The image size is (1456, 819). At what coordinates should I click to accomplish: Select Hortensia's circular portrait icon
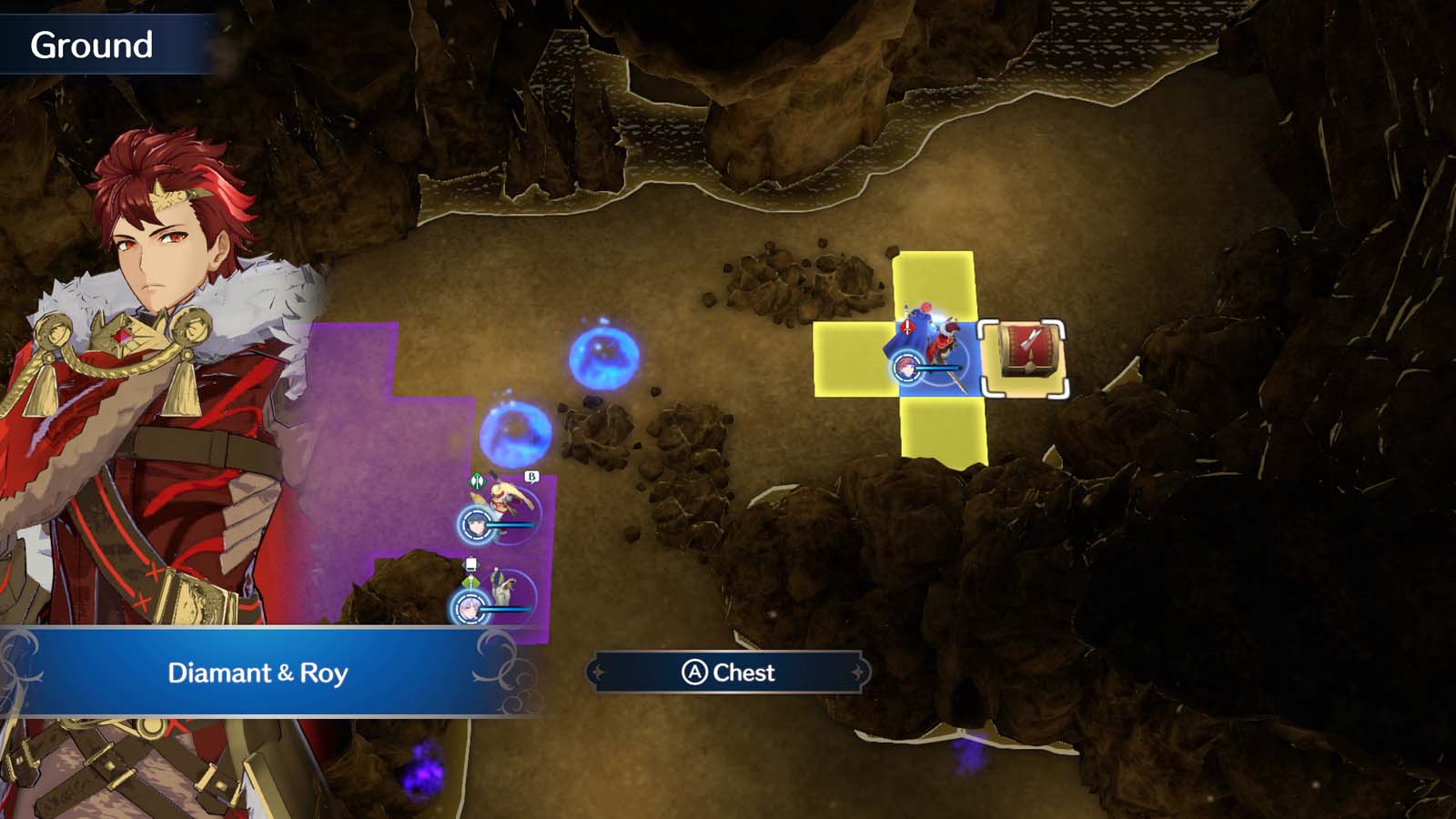470,609
